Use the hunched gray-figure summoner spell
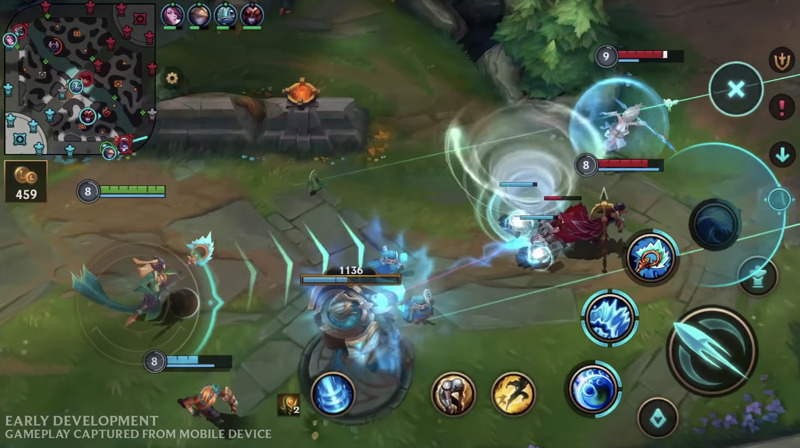 pyautogui.click(x=453, y=393)
